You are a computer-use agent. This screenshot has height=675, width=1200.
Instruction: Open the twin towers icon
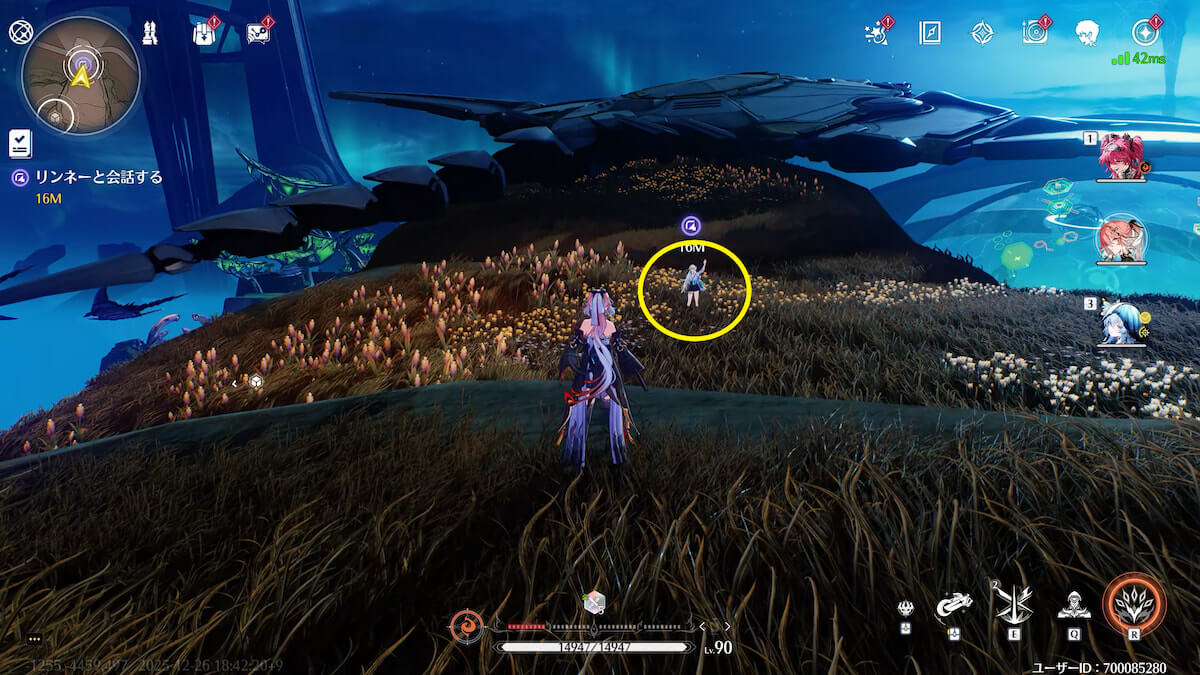coord(150,33)
